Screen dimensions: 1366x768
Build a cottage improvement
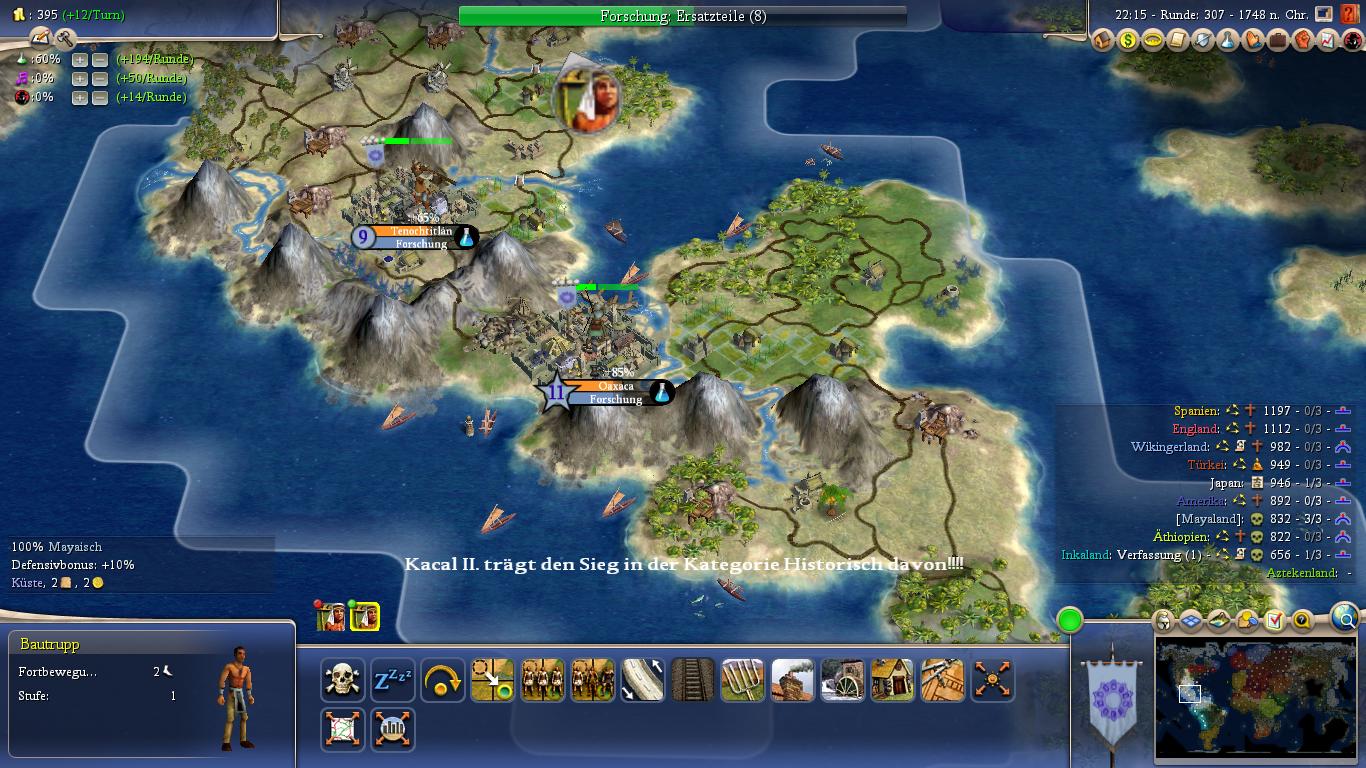point(893,680)
